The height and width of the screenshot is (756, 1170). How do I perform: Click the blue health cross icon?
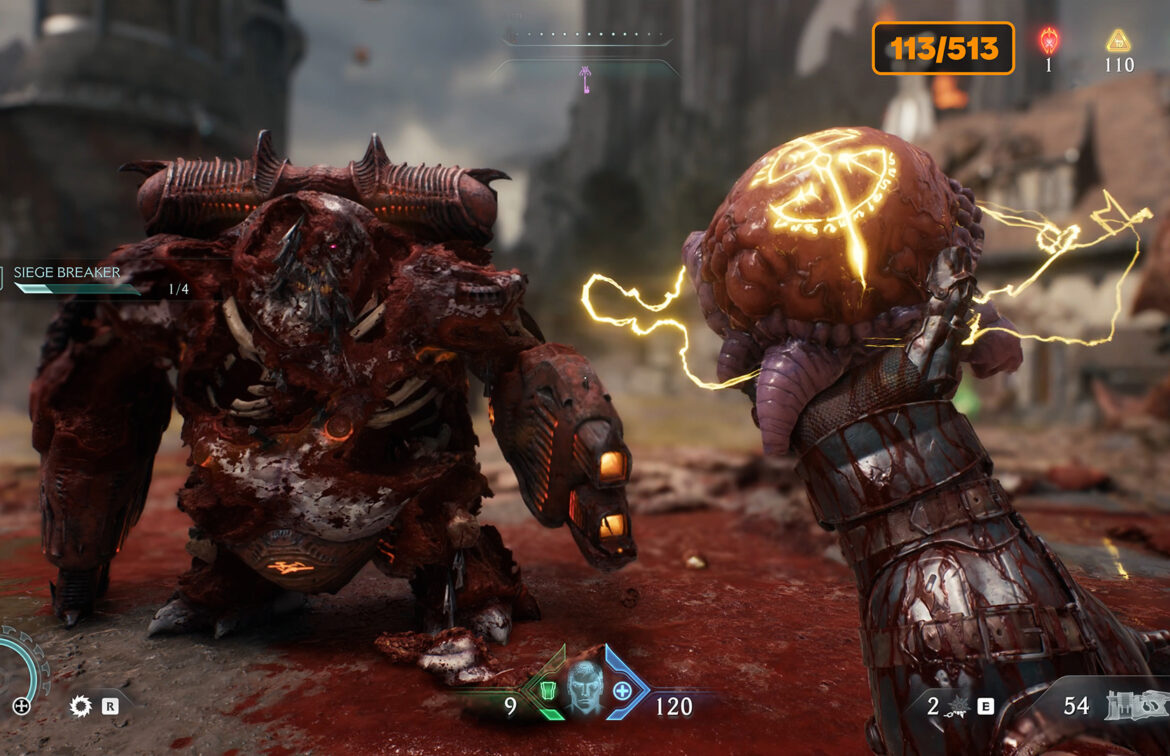point(622,690)
